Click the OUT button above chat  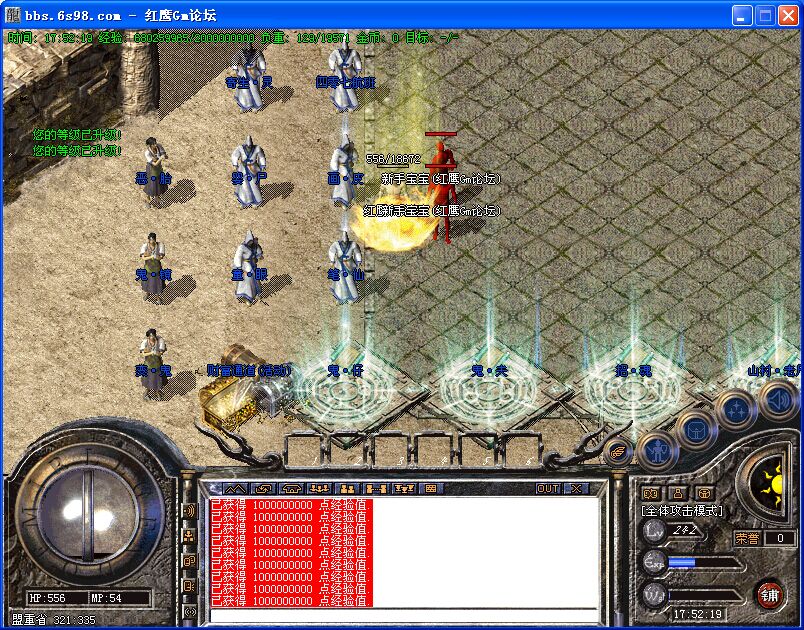tap(548, 488)
